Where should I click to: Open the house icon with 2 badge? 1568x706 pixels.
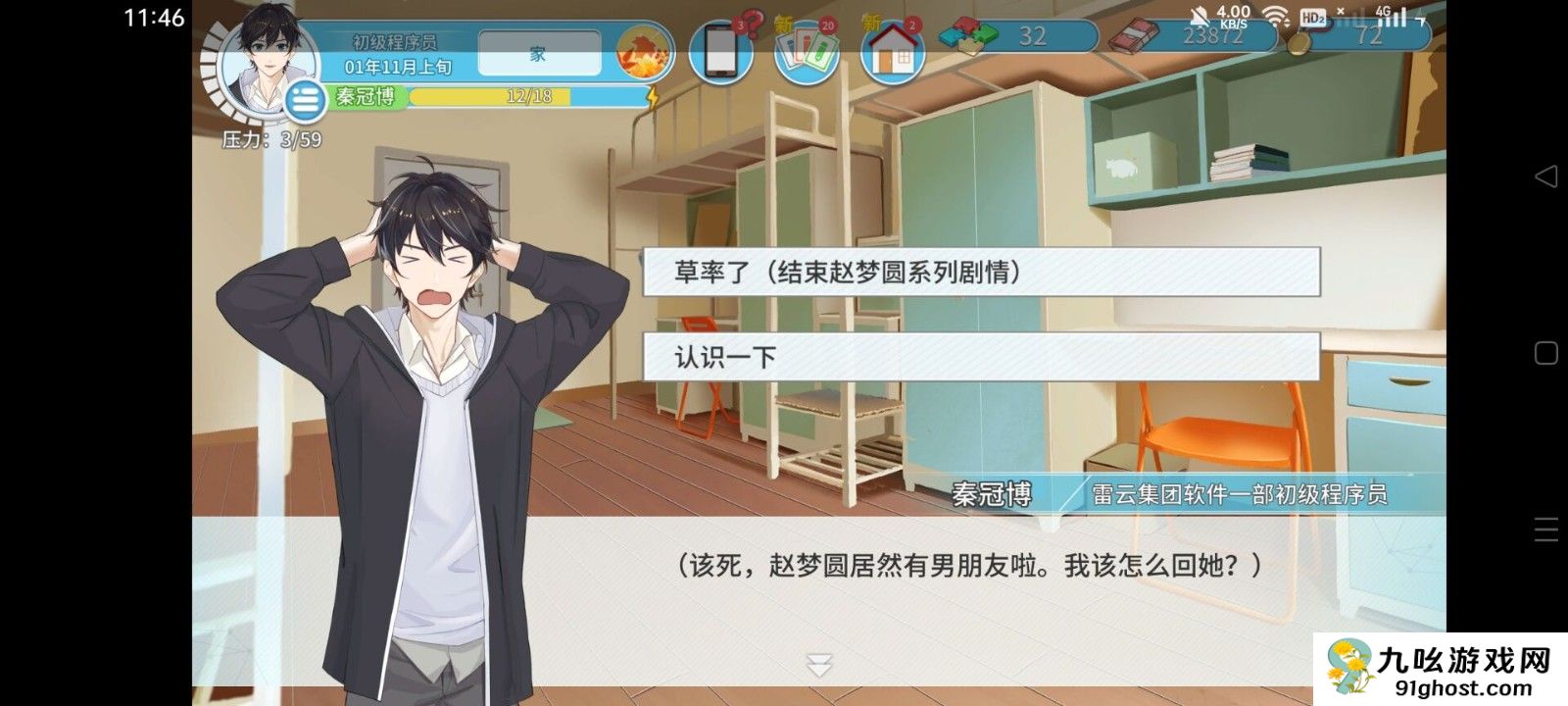tap(892, 52)
